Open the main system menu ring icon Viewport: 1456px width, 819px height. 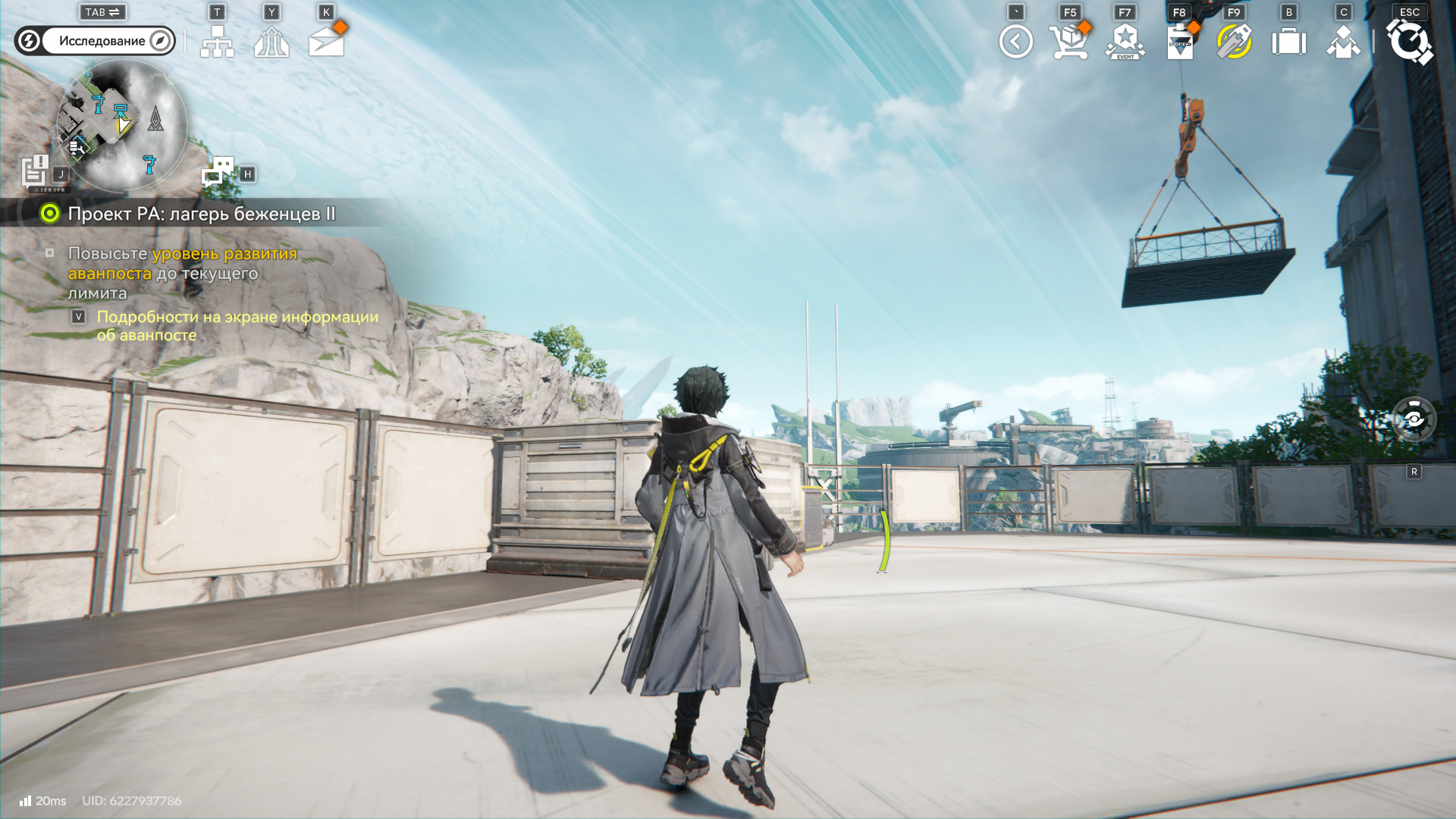click(x=1409, y=42)
